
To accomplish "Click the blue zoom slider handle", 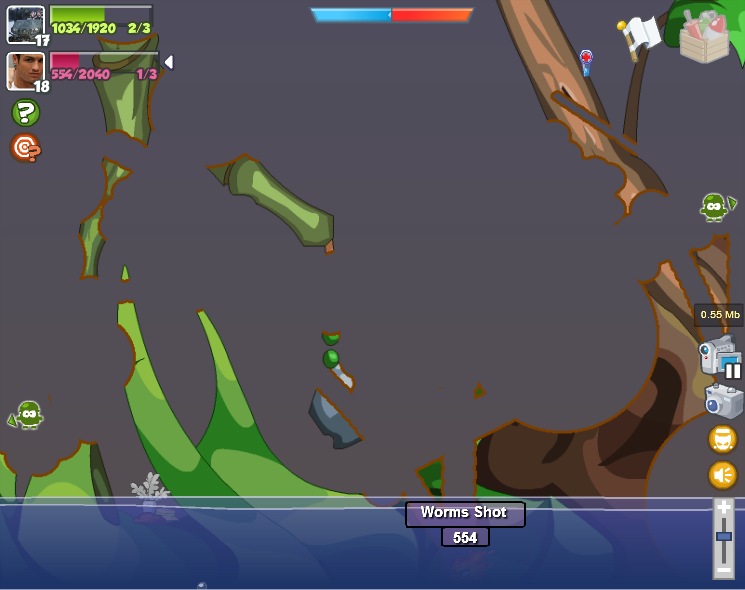I will [x=723, y=537].
